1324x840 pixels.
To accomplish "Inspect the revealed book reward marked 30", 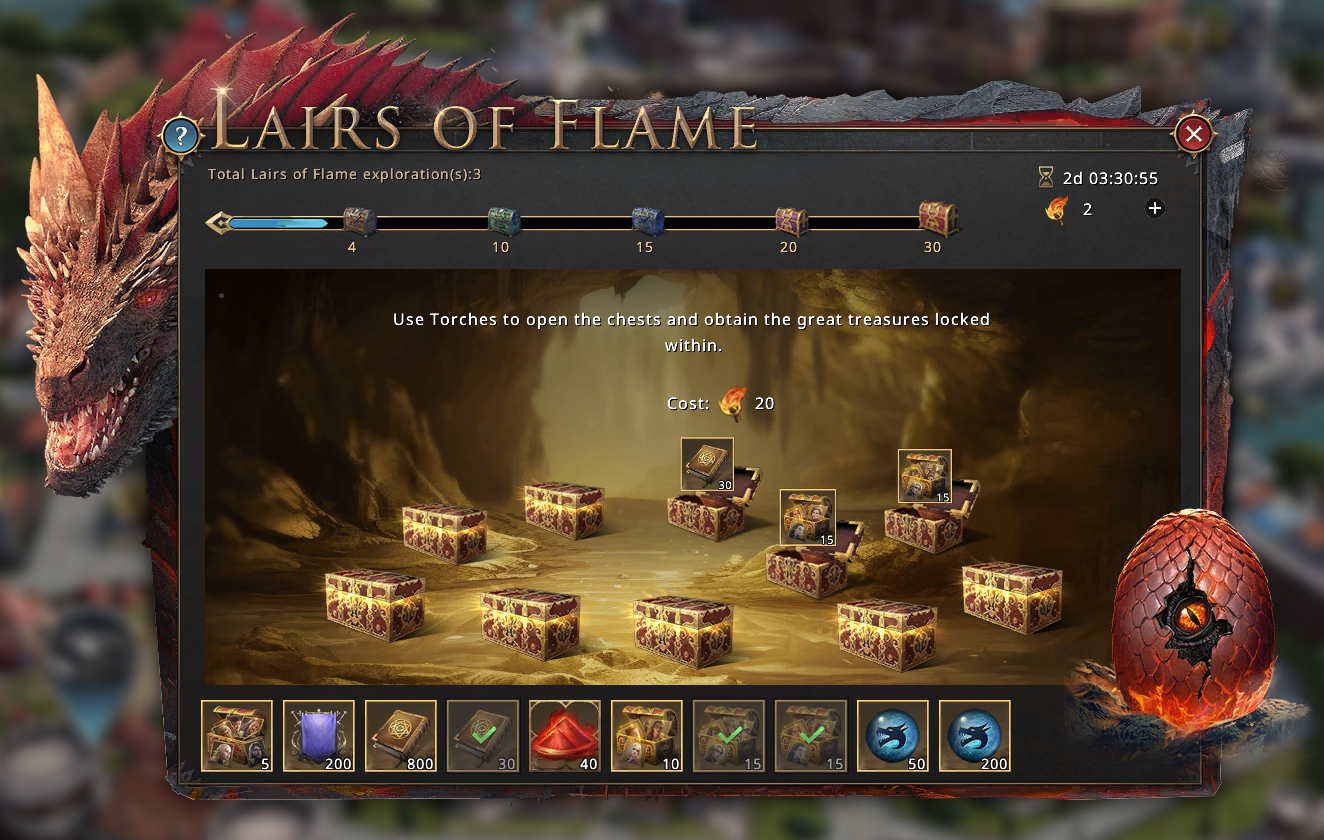I will [x=707, y=464].
